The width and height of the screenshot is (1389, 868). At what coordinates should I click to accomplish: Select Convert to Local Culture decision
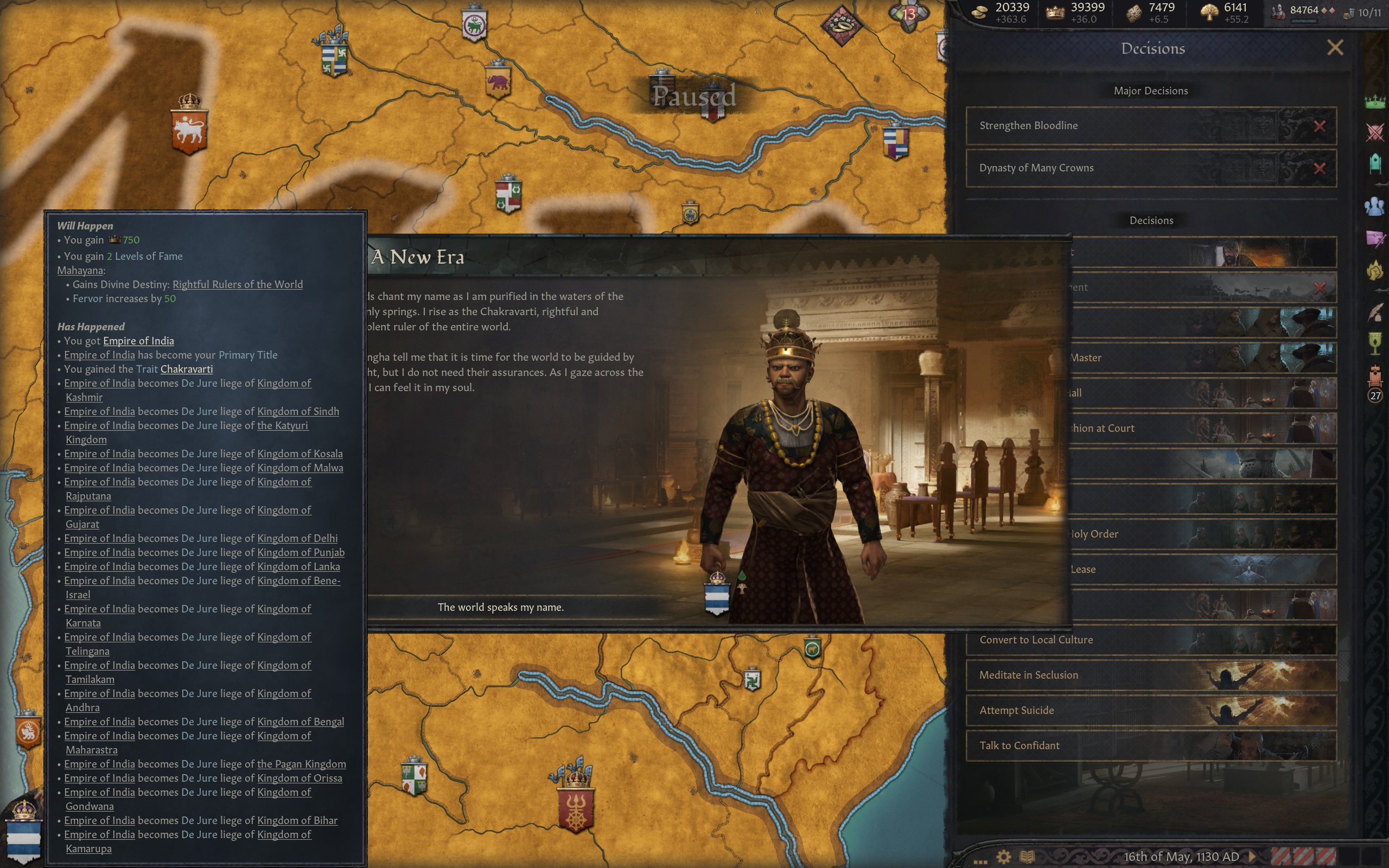point(1151,640)
